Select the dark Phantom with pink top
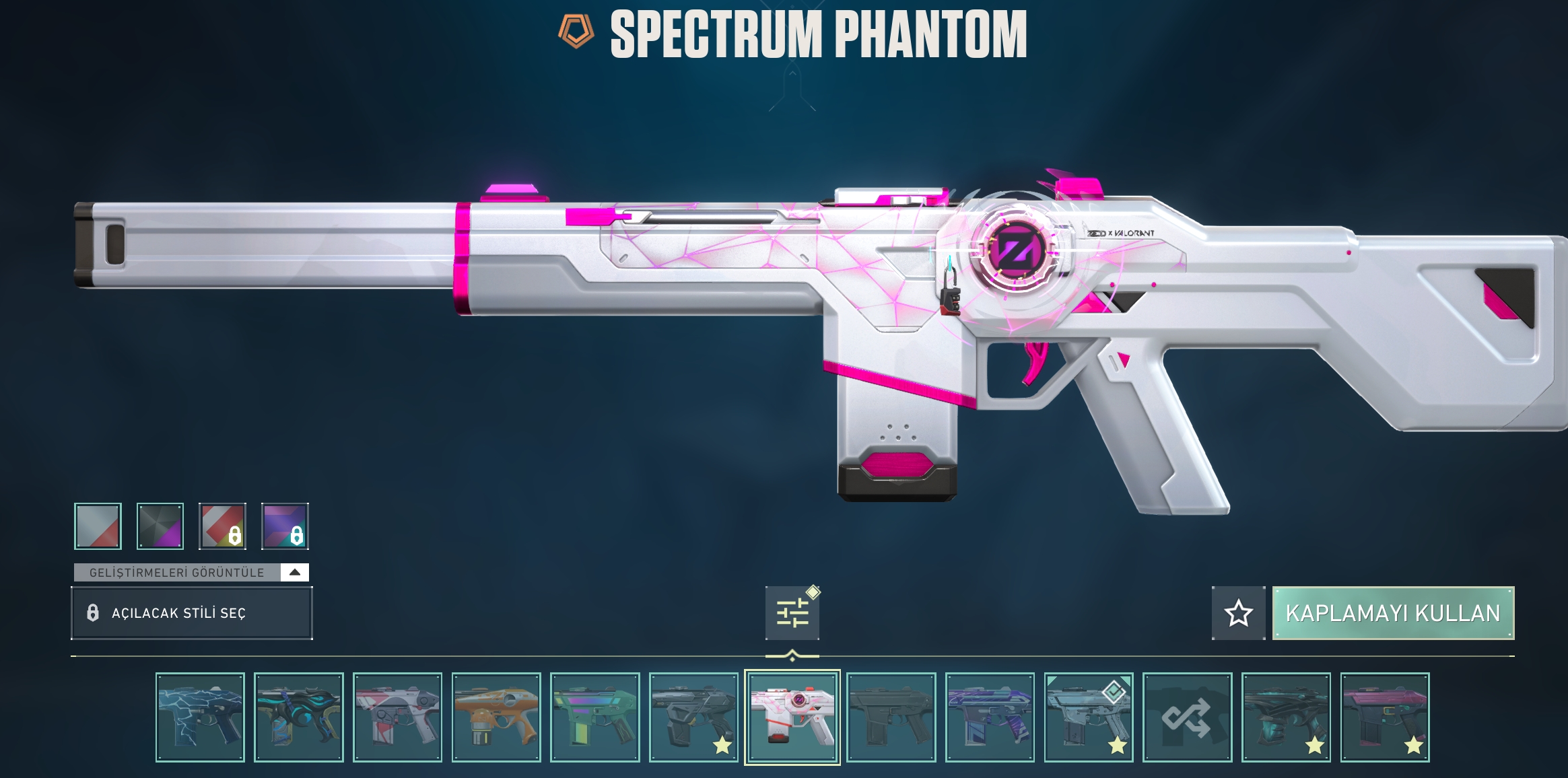 click(1384, 717)
